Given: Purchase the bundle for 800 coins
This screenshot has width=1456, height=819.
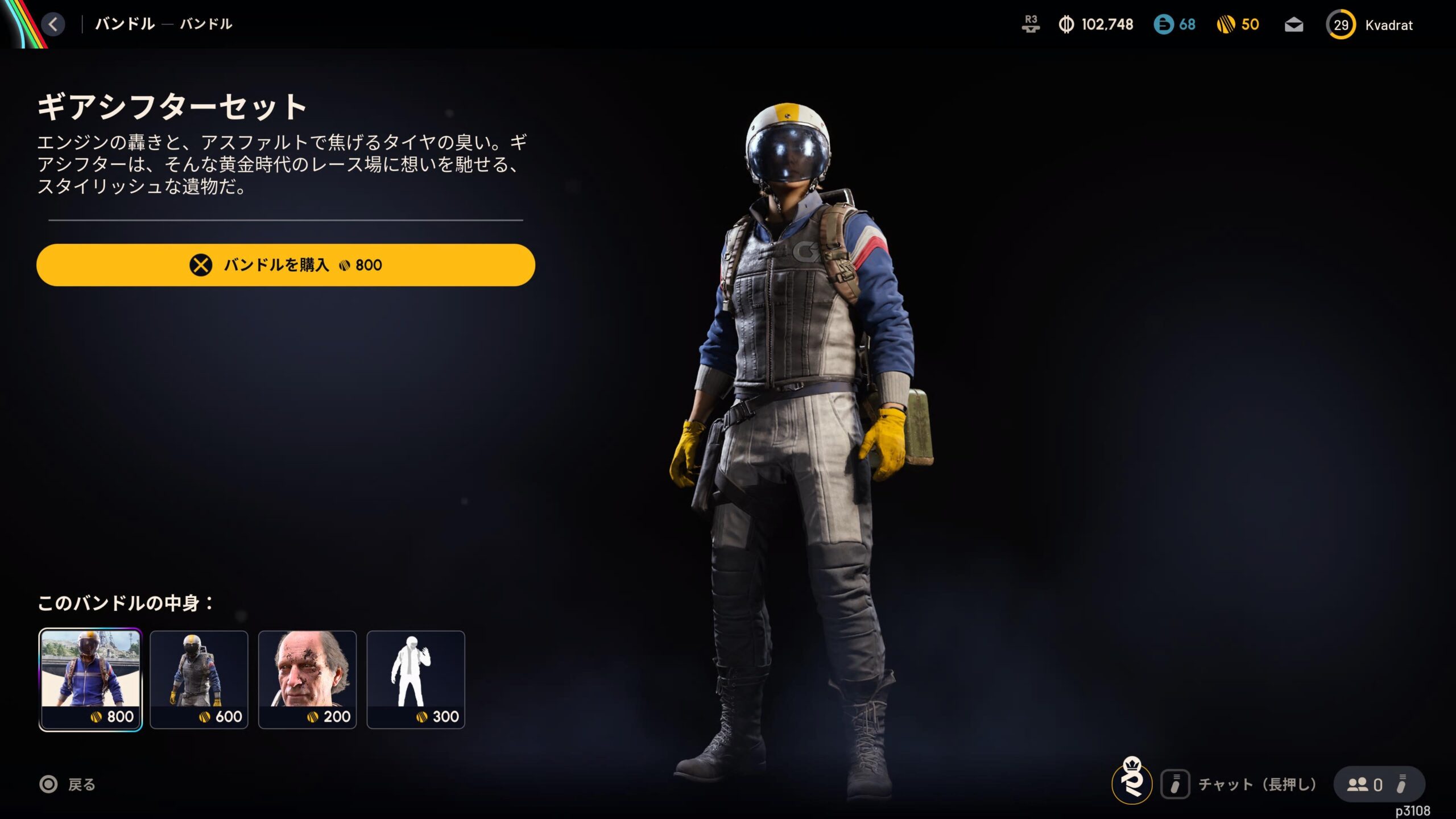Looking at the screenshot, I should pos(286,265).
